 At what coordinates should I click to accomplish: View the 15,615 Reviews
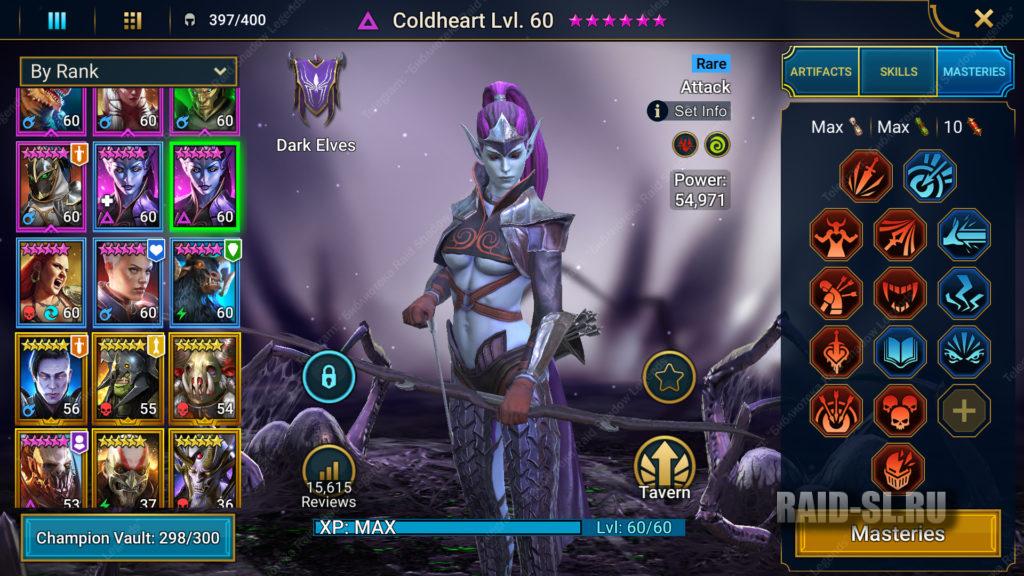click(x=329, y=475)
